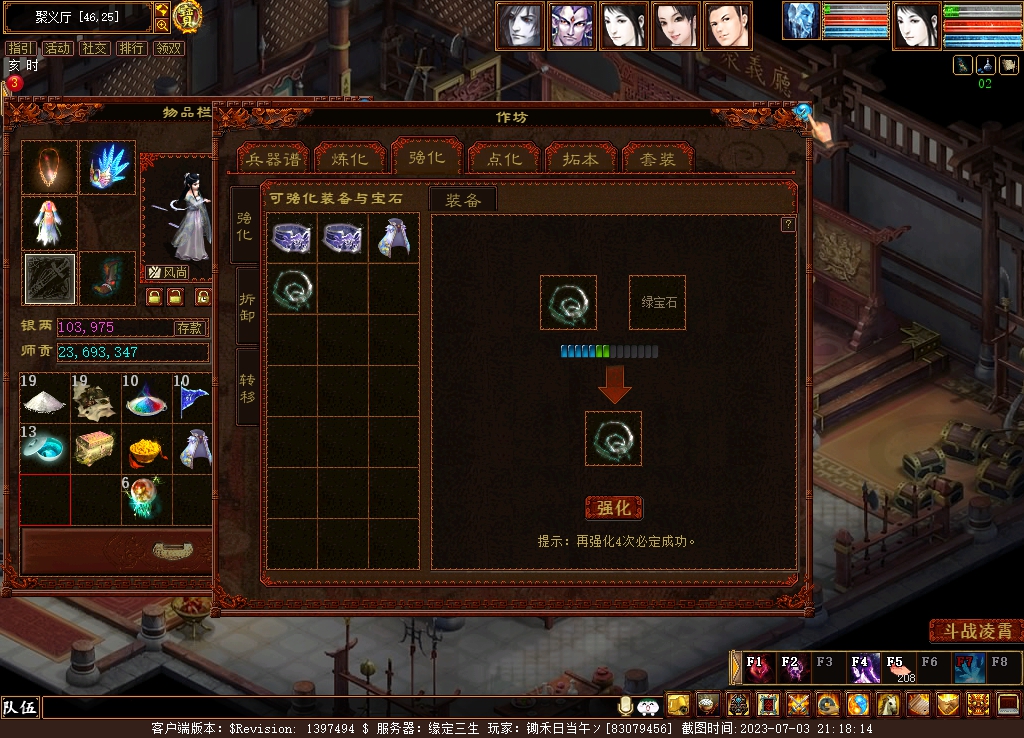Viewport: 1024px width, 738px height.
Task: Open the 炼化 refining tab
Action: pos(350,160)
